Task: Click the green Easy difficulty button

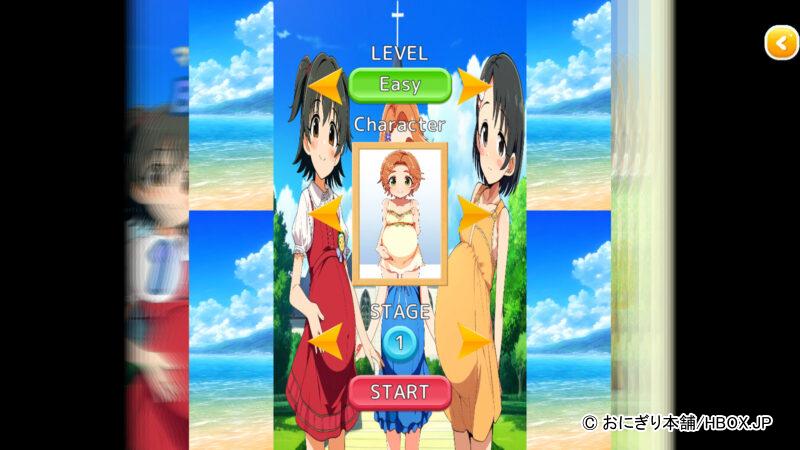Action: [399, 85]
